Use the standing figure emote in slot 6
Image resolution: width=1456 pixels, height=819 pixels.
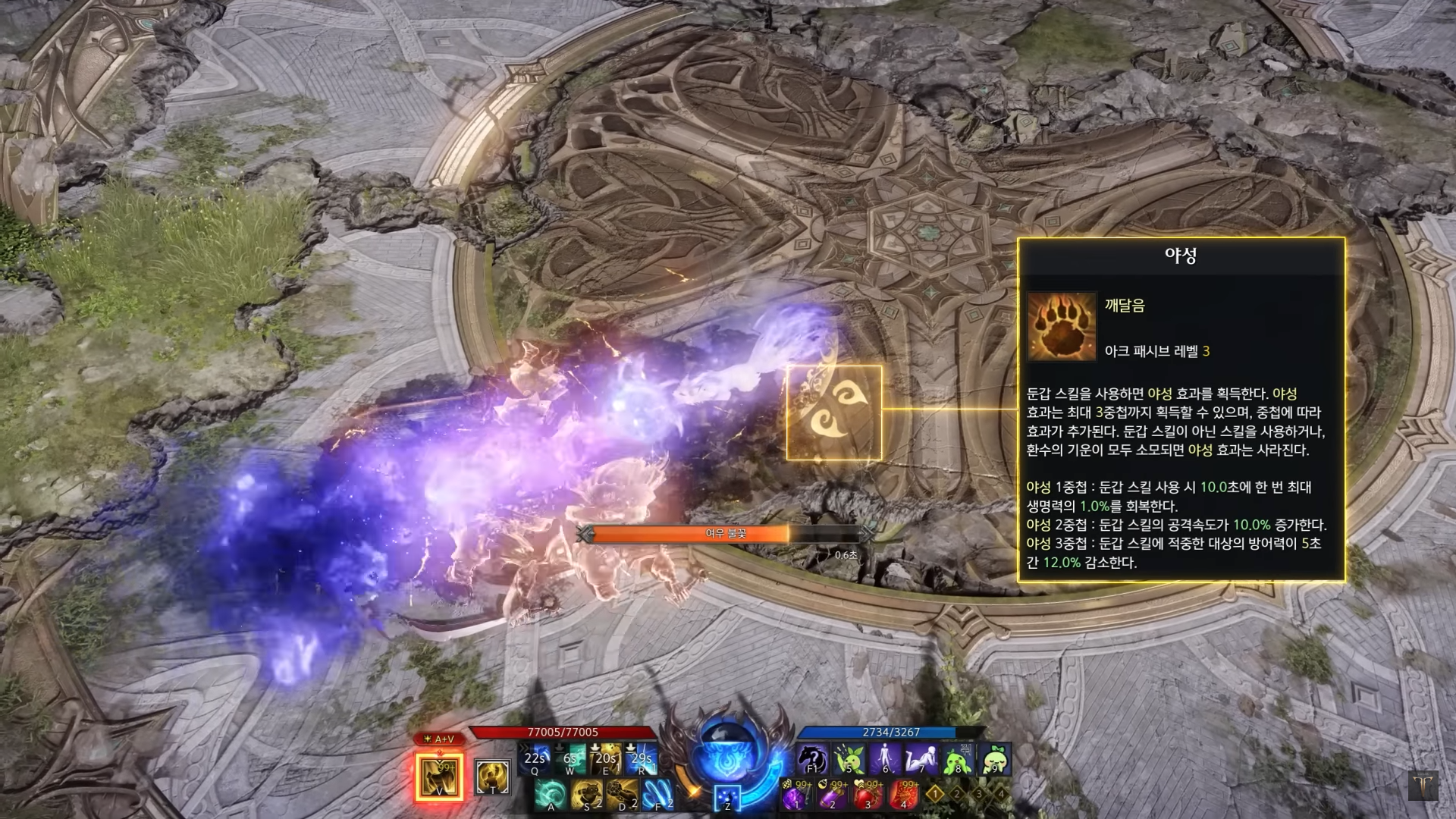pyautogui.click(x=885, y=759)
